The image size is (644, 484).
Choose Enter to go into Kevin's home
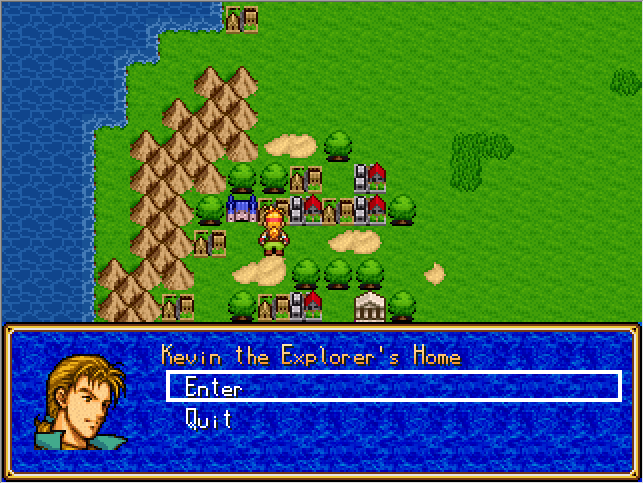coord(213,387)
